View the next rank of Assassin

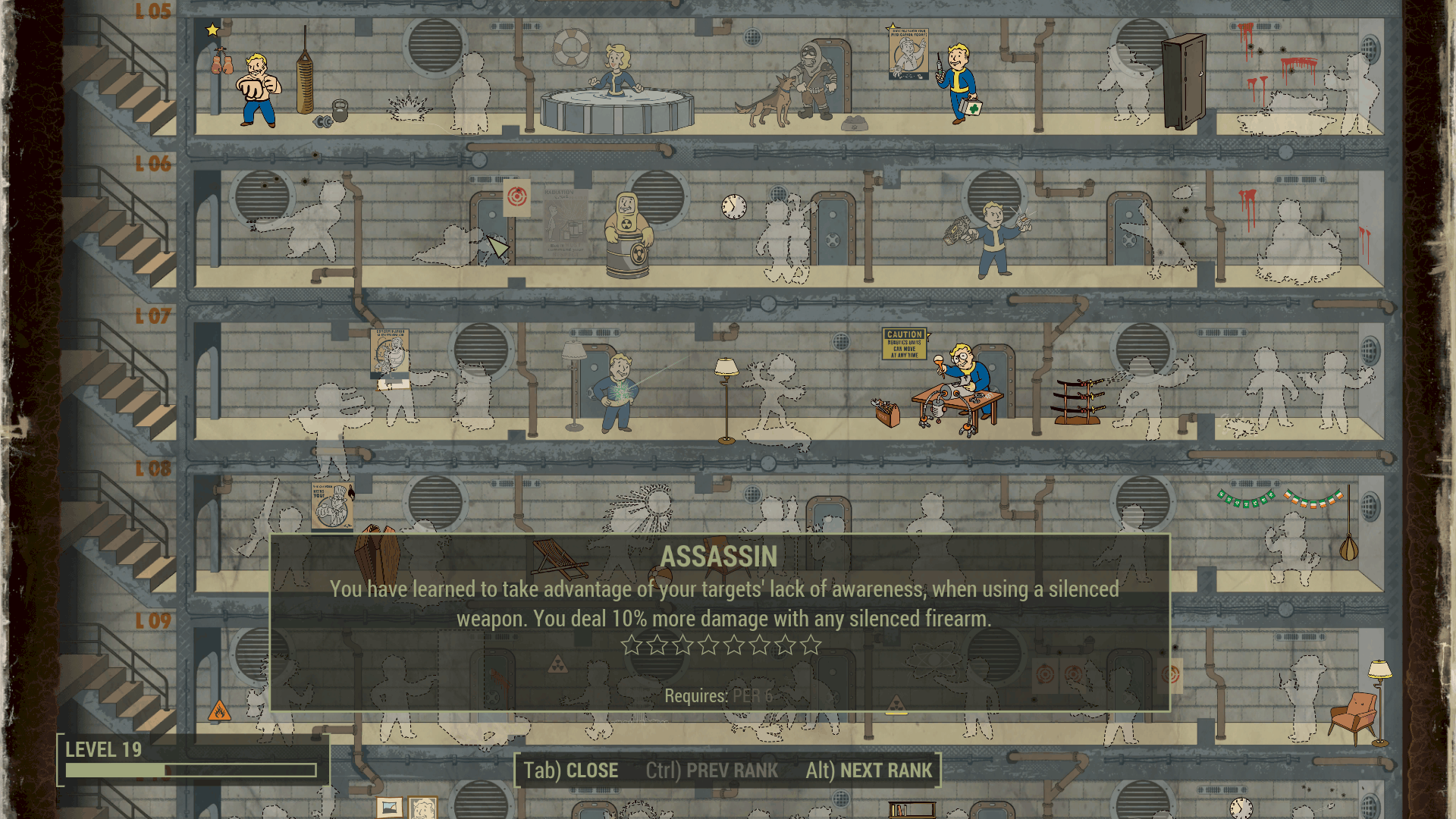[869, 770]
